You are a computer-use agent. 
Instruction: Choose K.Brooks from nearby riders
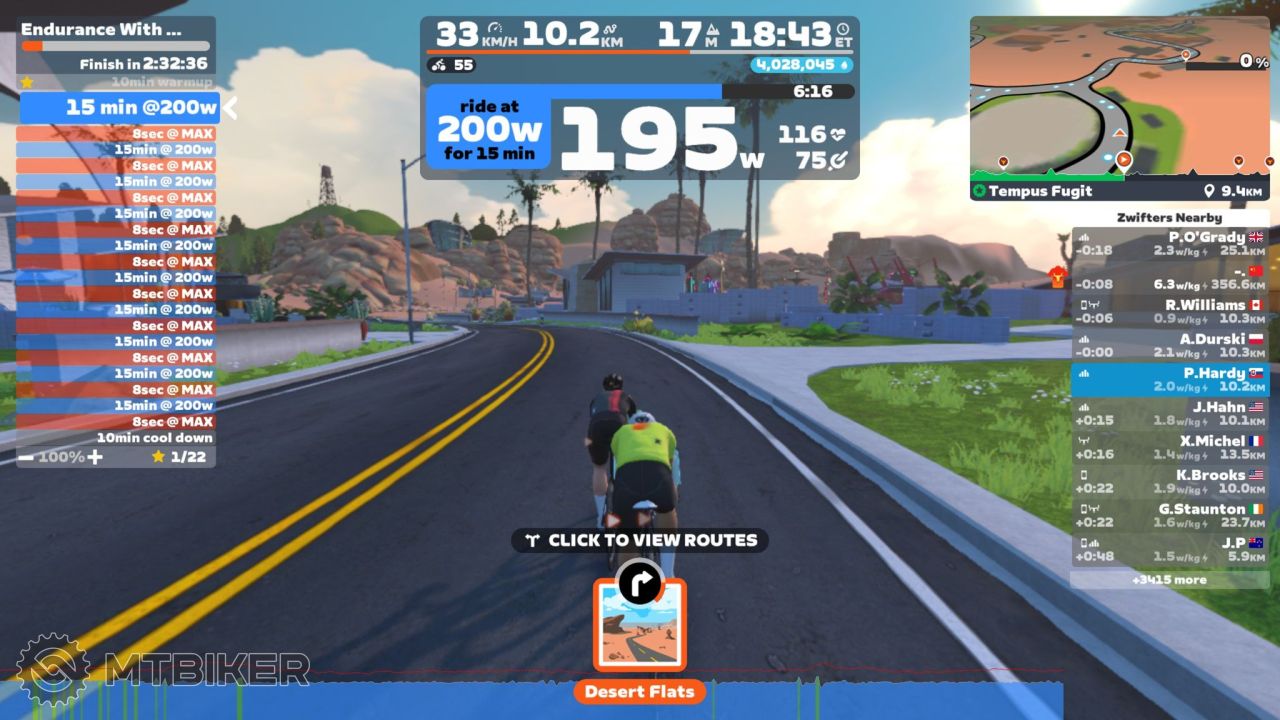(1169, 482)
